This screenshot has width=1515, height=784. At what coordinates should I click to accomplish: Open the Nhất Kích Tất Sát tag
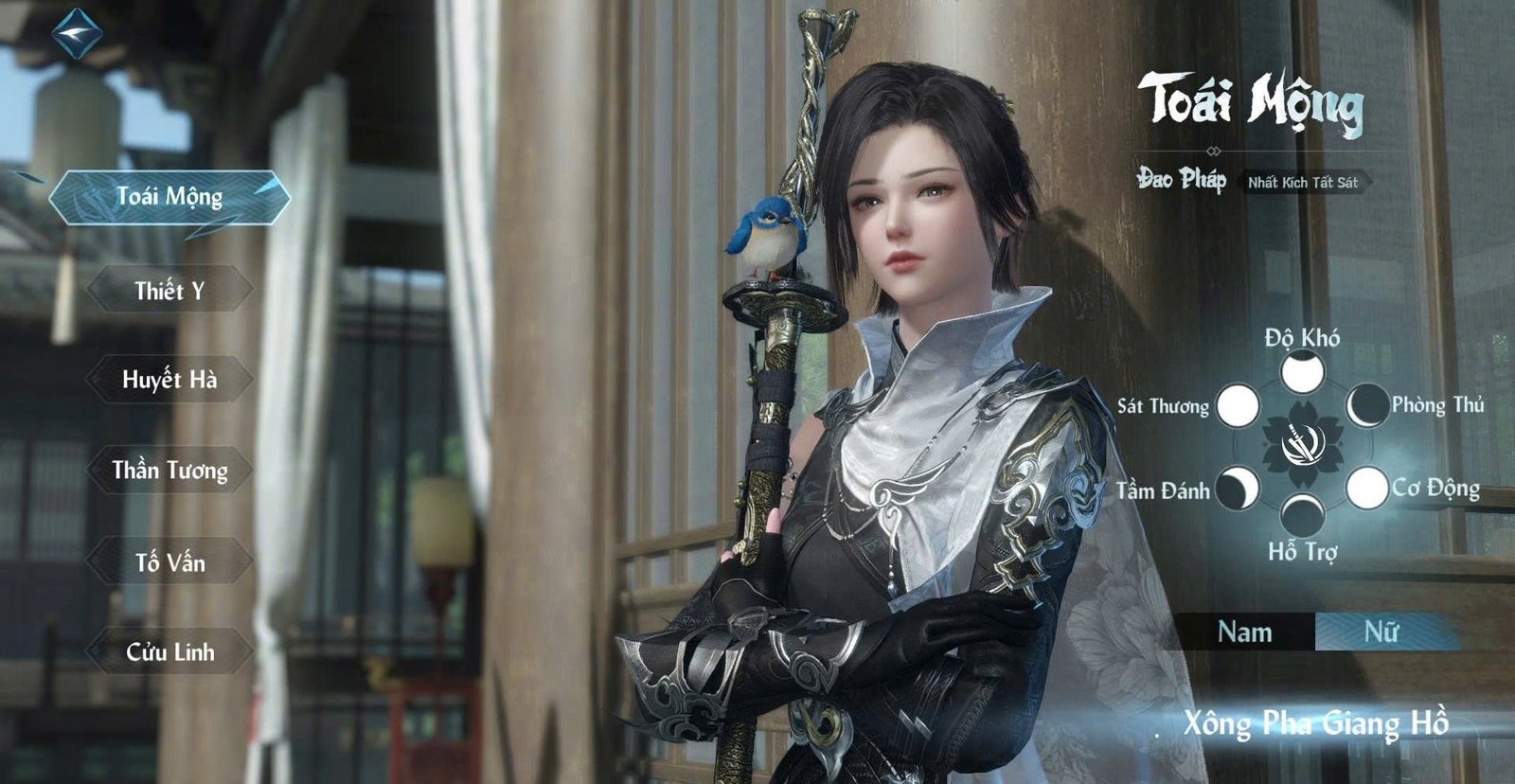point(1303,182)
